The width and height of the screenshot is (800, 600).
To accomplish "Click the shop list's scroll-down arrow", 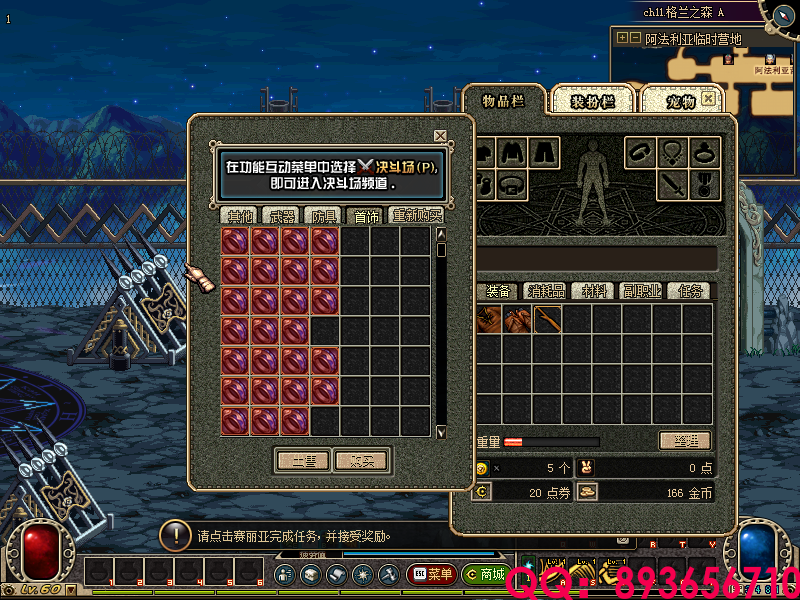I will click(441, 431).
